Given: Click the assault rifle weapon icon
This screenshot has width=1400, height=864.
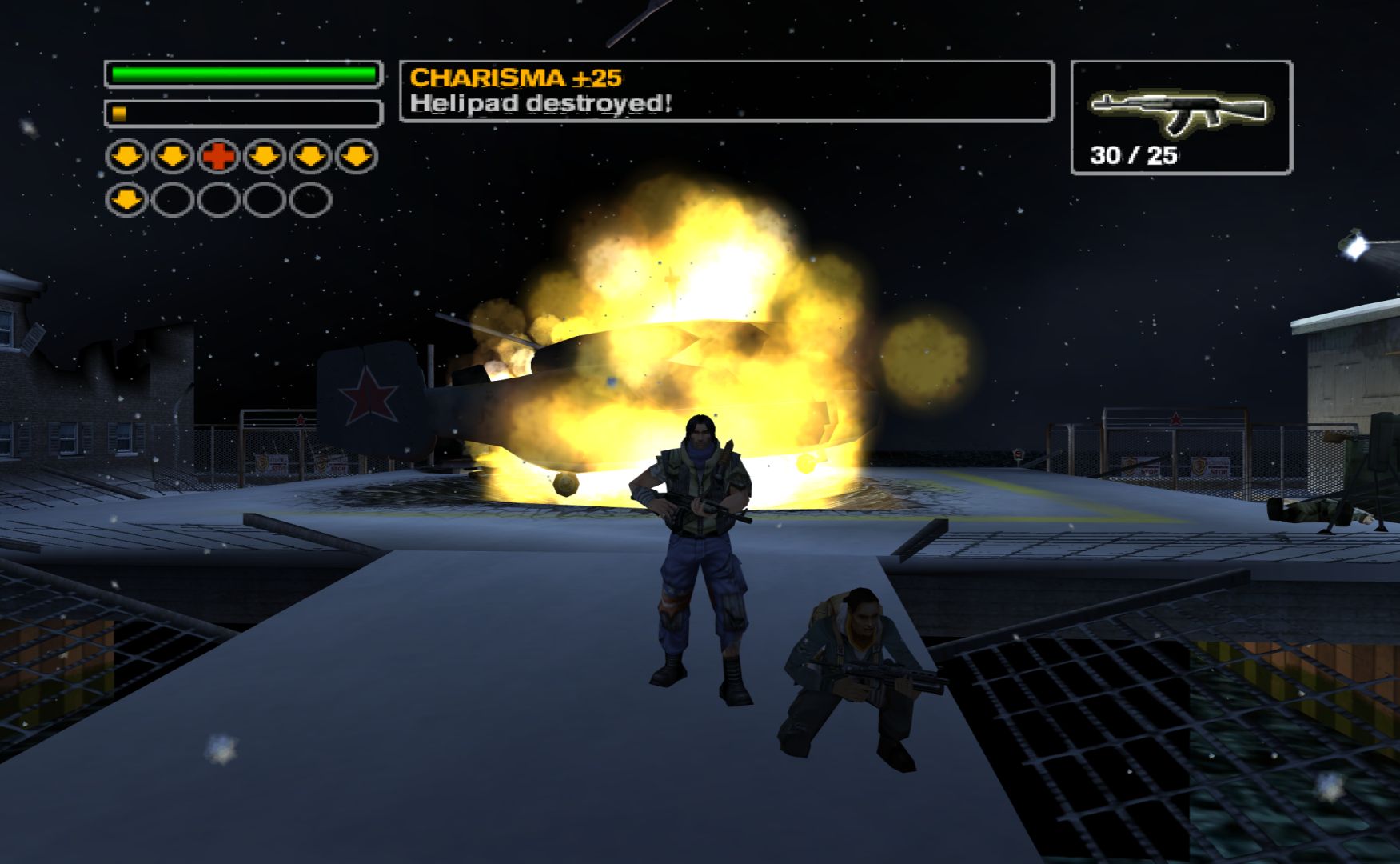Looking at the screenshot, I should [x=1179, y=111].
